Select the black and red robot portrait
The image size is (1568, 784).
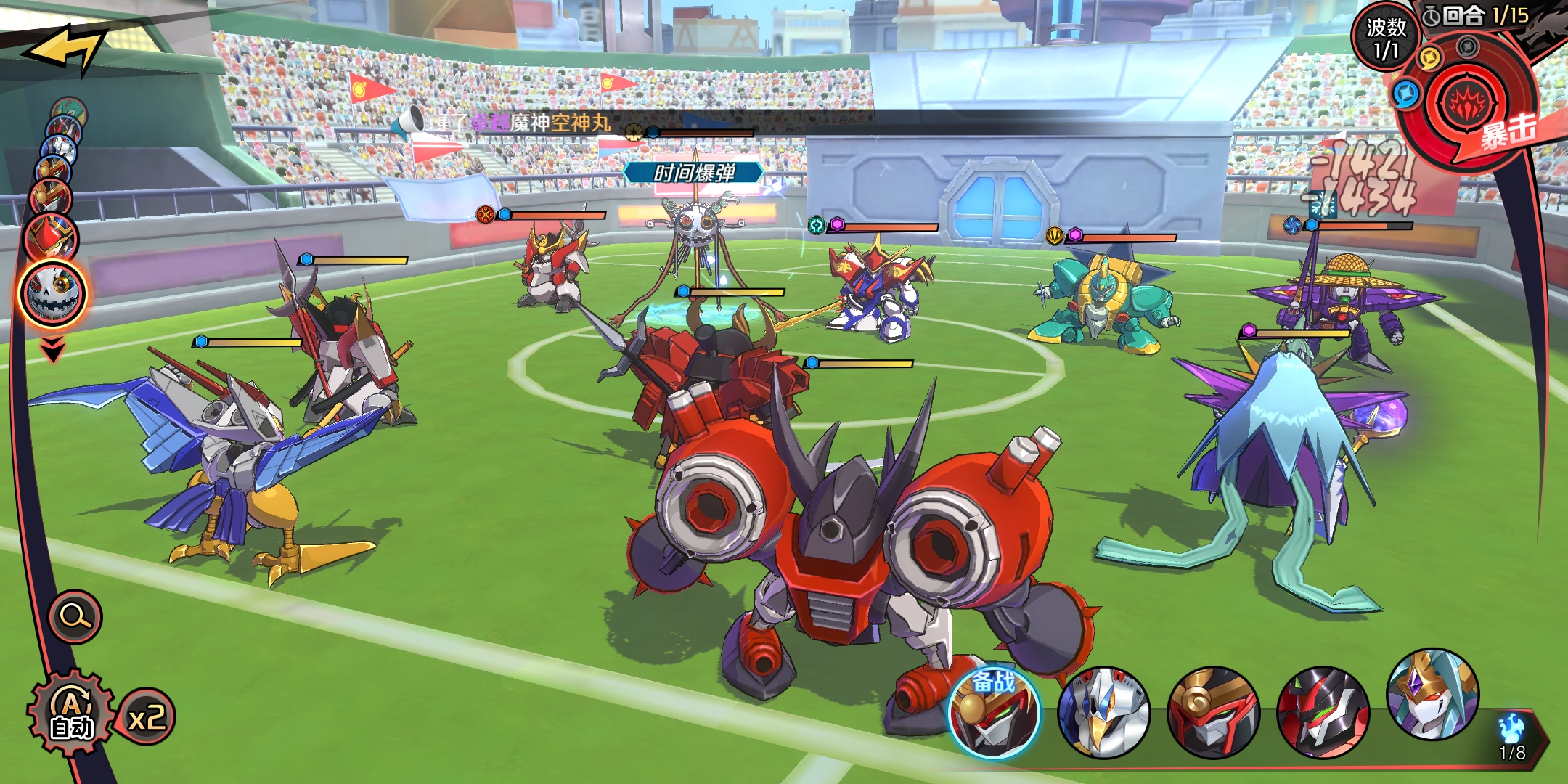[x=1323, y=713]
